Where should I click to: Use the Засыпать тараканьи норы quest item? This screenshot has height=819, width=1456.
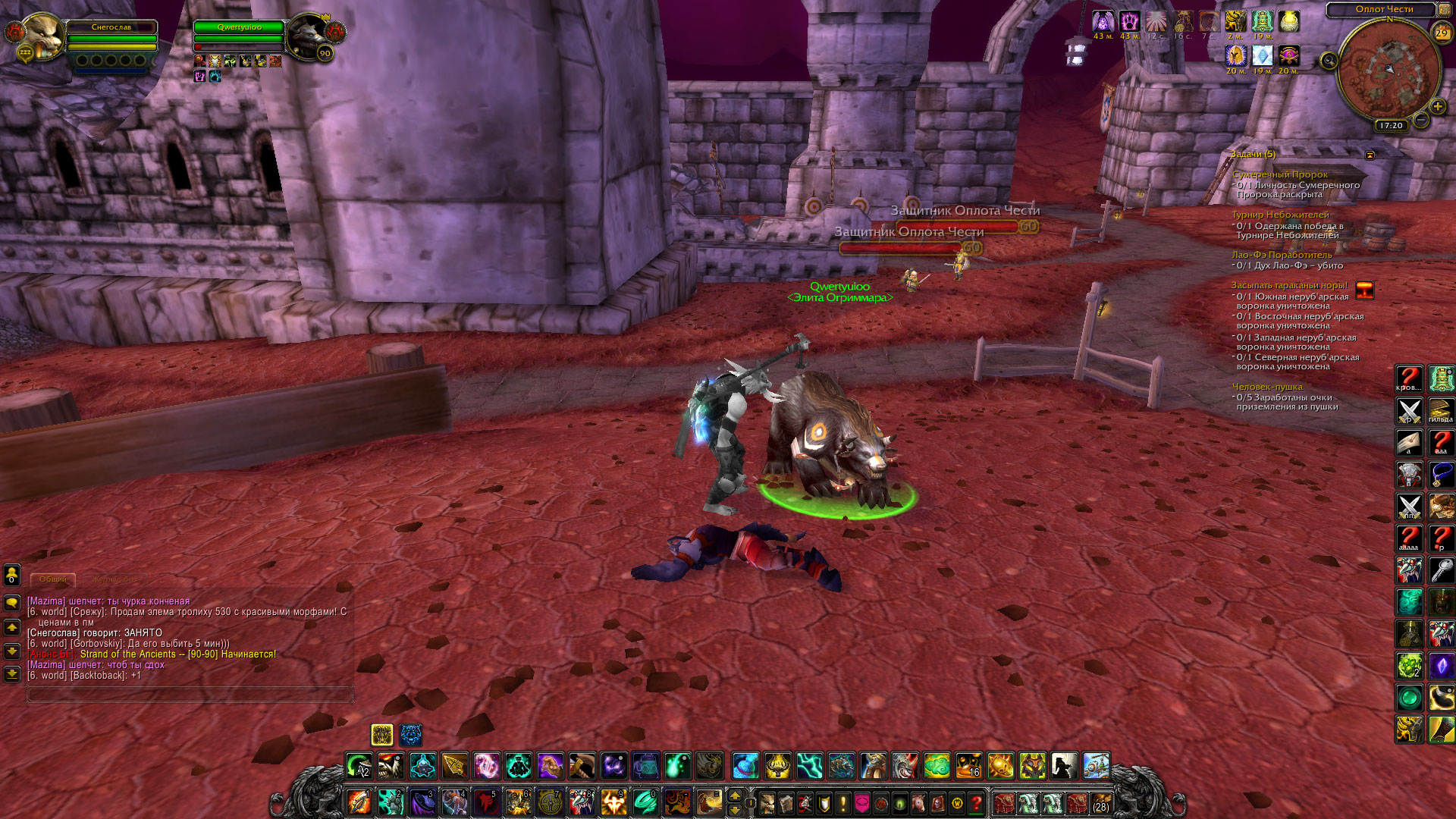(1364, 290)
